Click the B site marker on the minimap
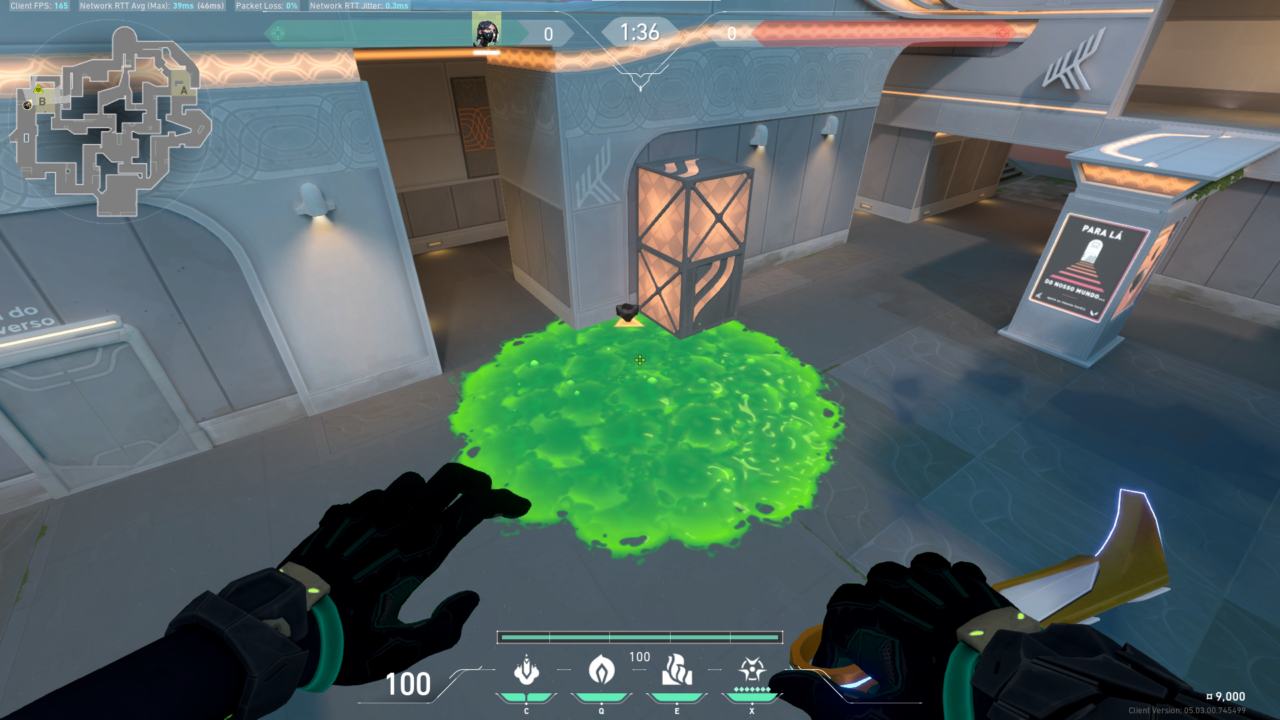Screen dimensions: 1280x720 41,103
